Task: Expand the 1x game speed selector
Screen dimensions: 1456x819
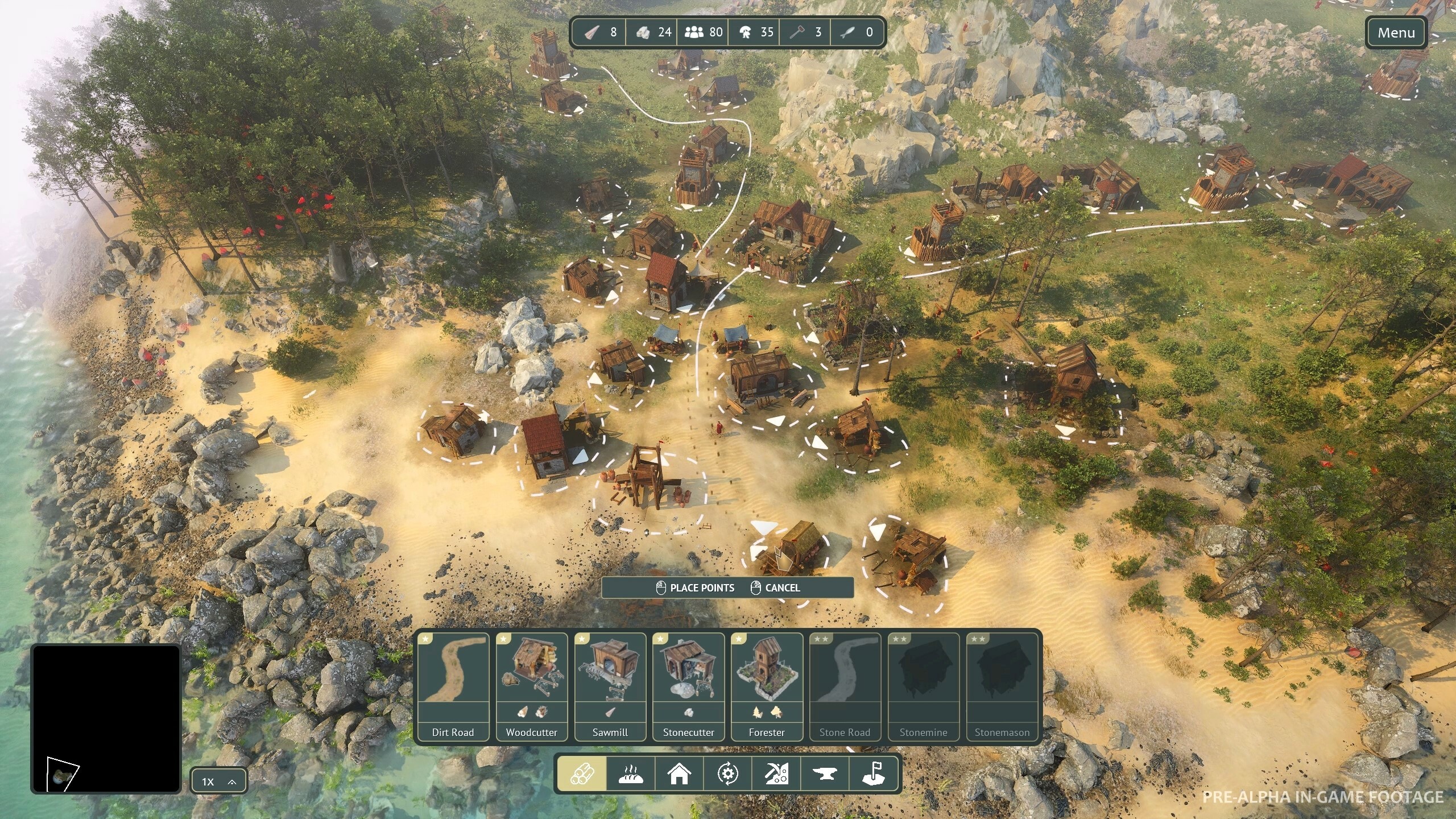Action: point(219,781)
